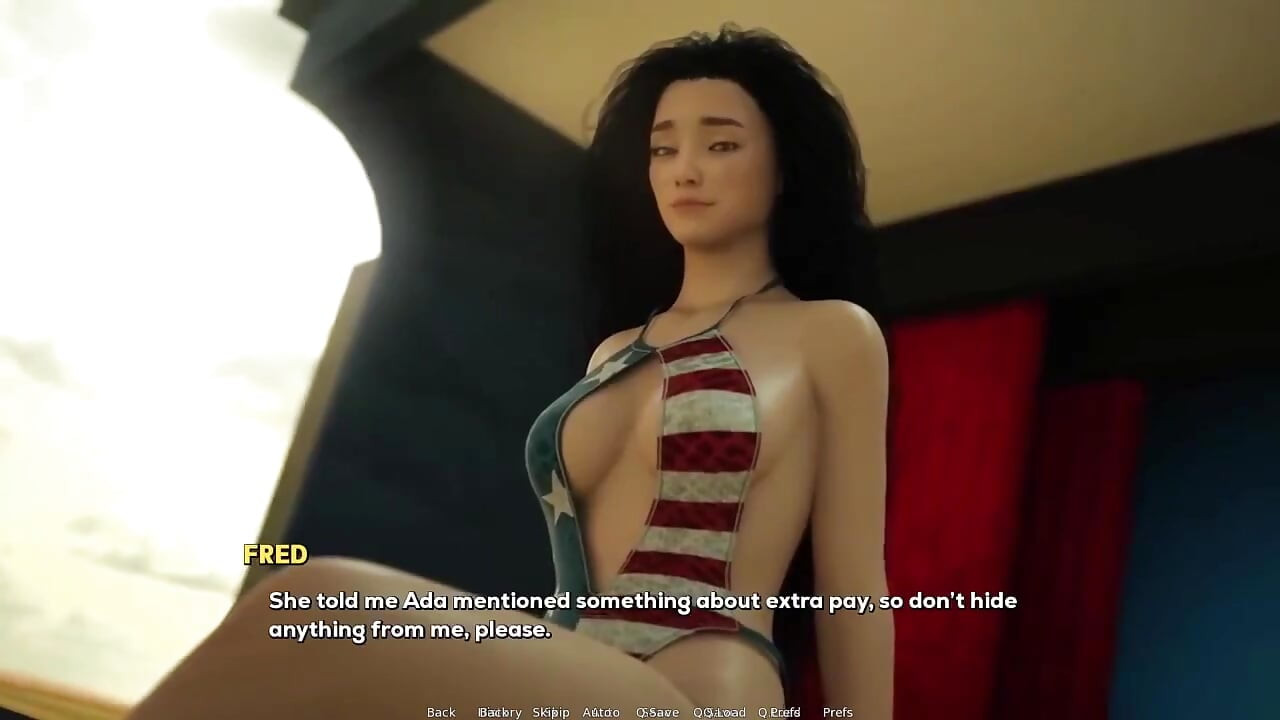Review past dialogue via History
The width and height of the screenshot is (1280, 720).
501,712
